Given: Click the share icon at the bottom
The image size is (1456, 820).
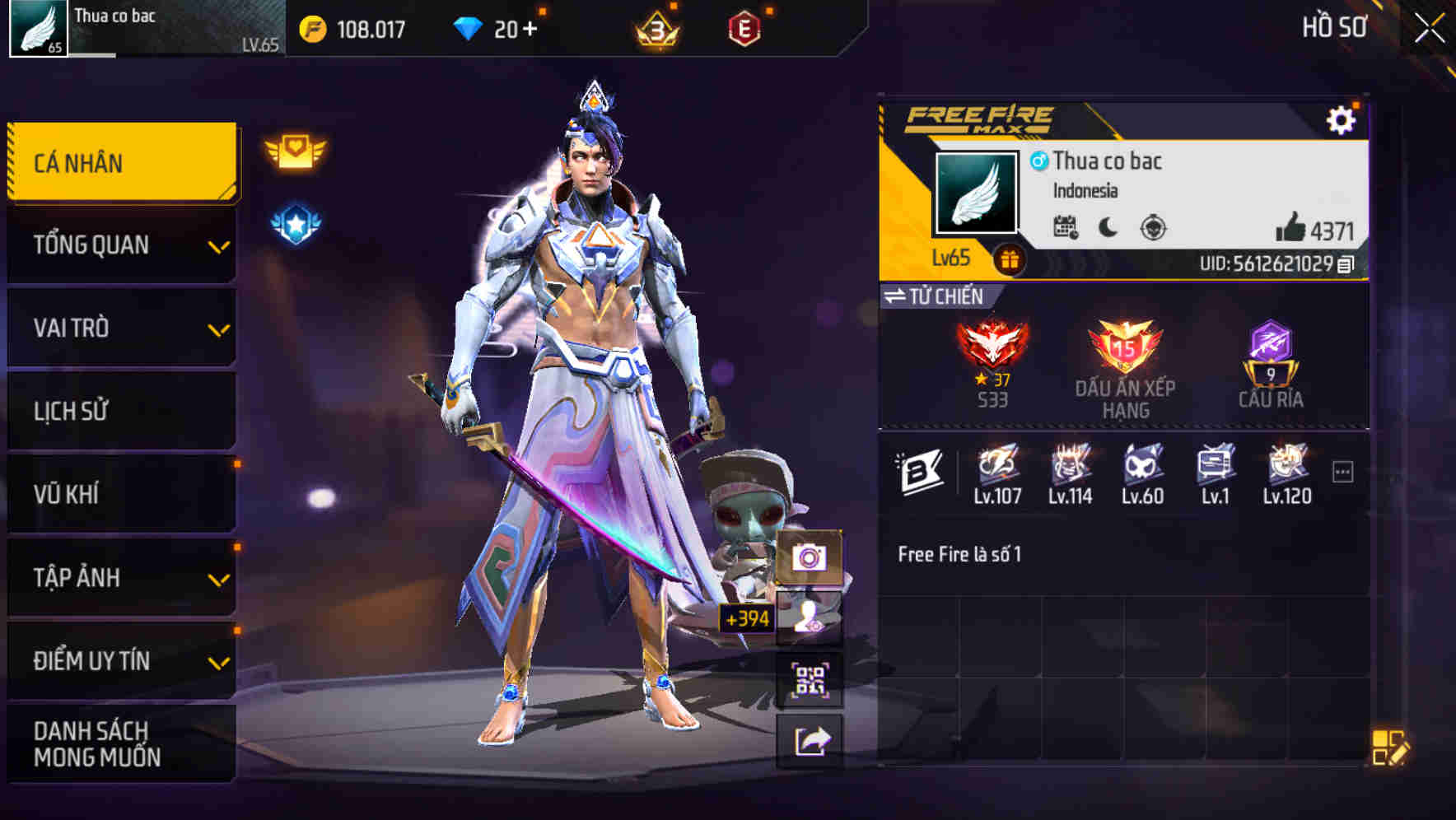Looking at the screenshot, I should [811, 740].
